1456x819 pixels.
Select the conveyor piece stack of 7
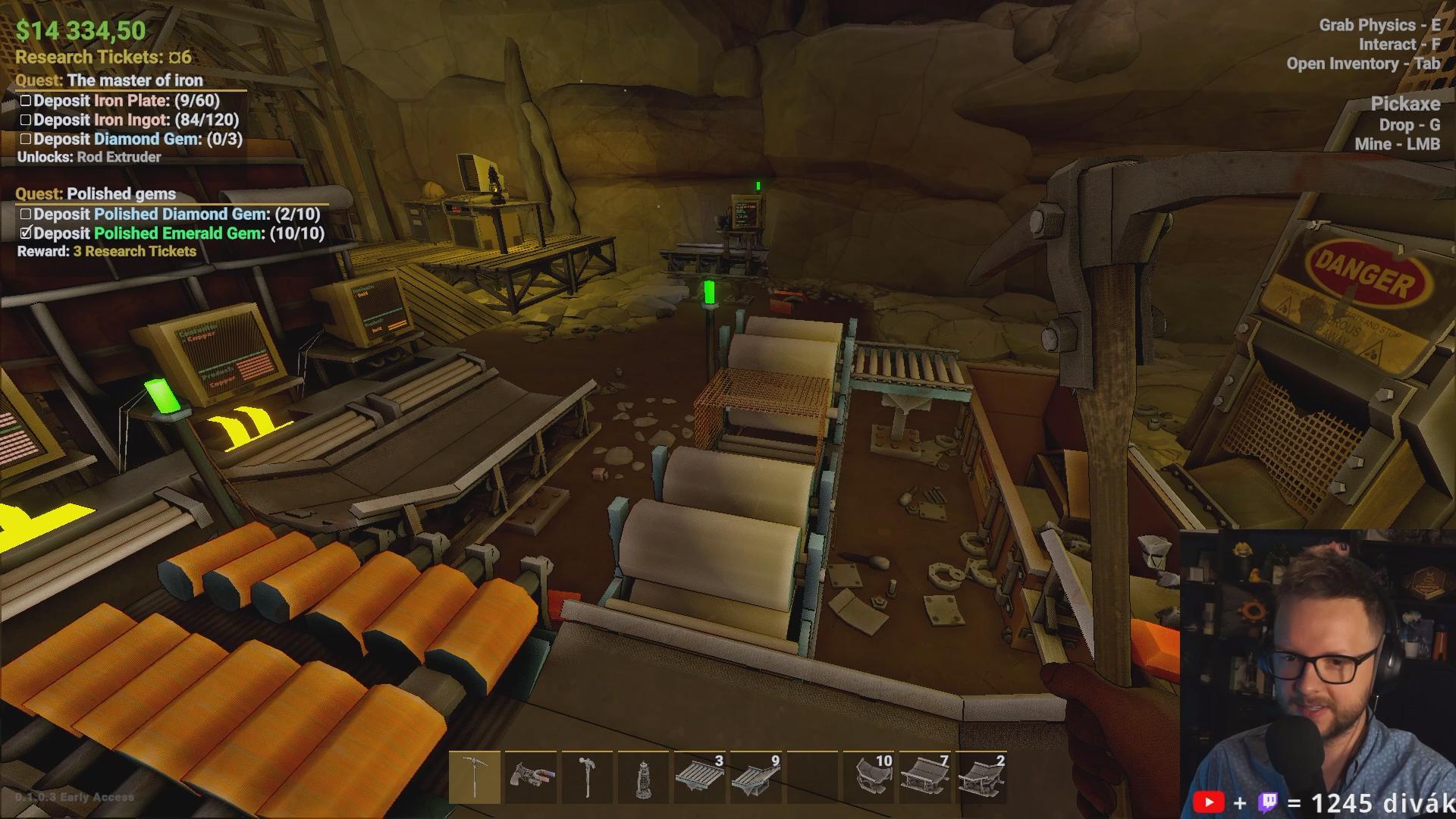[x=924, y=777]
